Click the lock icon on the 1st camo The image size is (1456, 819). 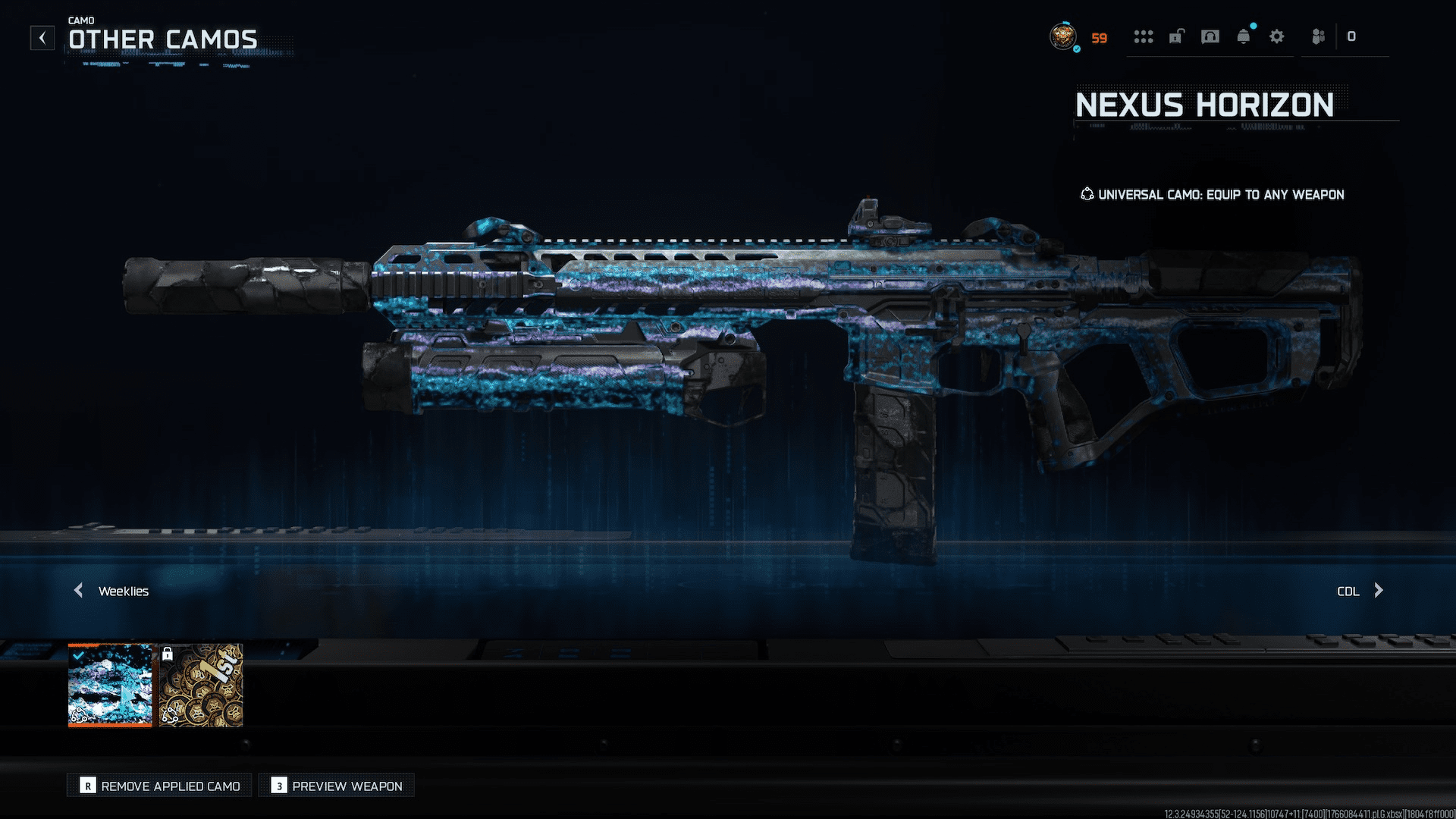pos(168,652)
